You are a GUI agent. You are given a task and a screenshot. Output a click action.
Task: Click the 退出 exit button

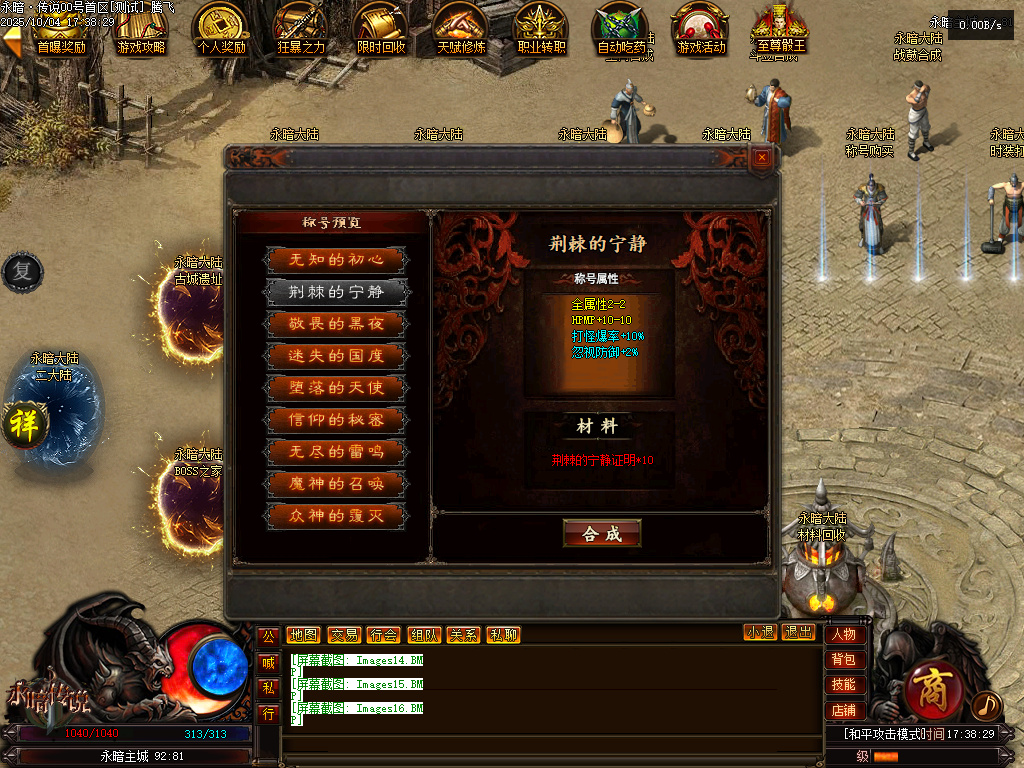(798, 633)
